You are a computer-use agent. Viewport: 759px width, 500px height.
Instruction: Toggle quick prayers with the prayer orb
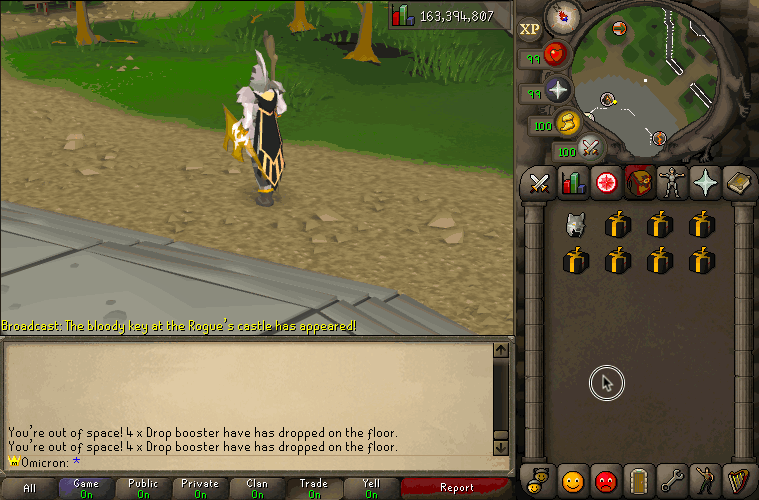click(557, 89)
